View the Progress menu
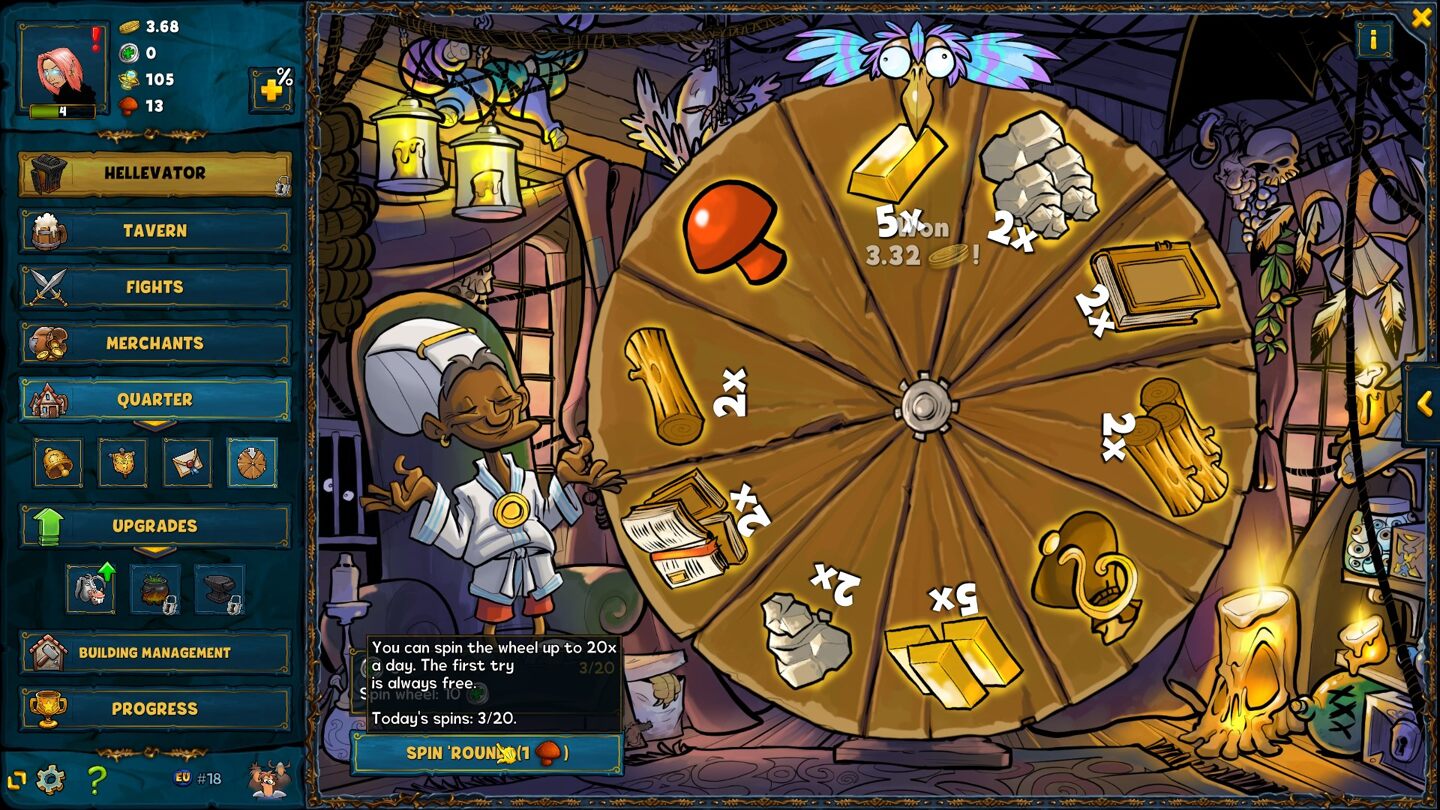1440x810 pixels. (155, 709)
